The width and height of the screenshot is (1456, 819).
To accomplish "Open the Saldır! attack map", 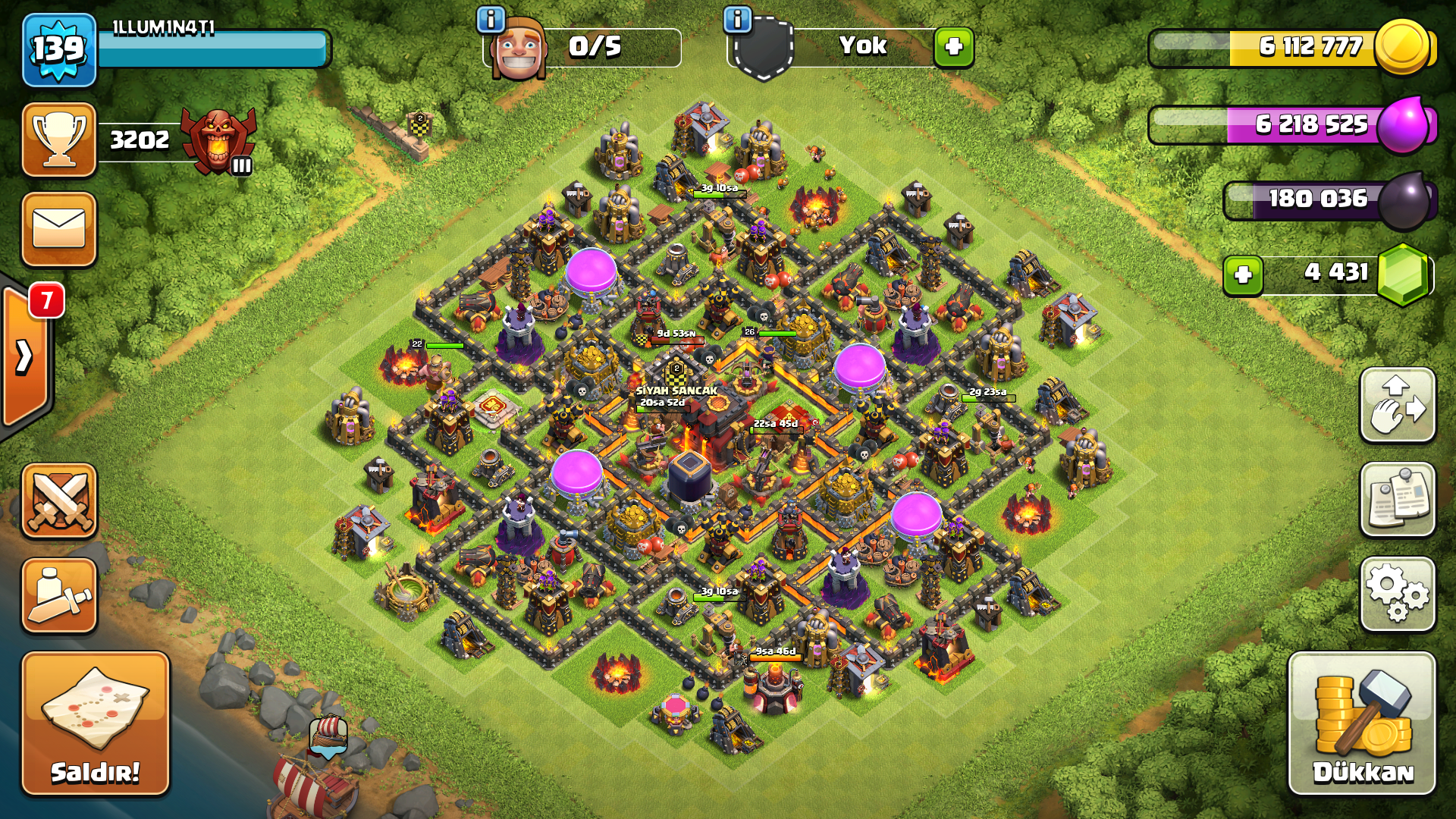I will [95, 723].
